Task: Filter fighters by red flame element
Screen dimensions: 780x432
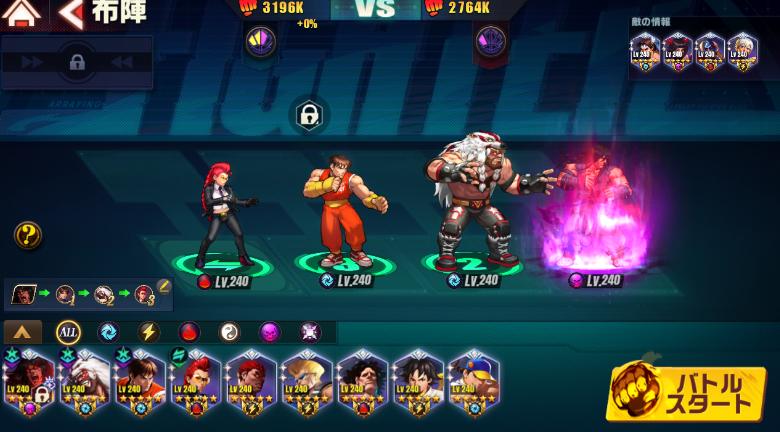Action: (189, 332)
